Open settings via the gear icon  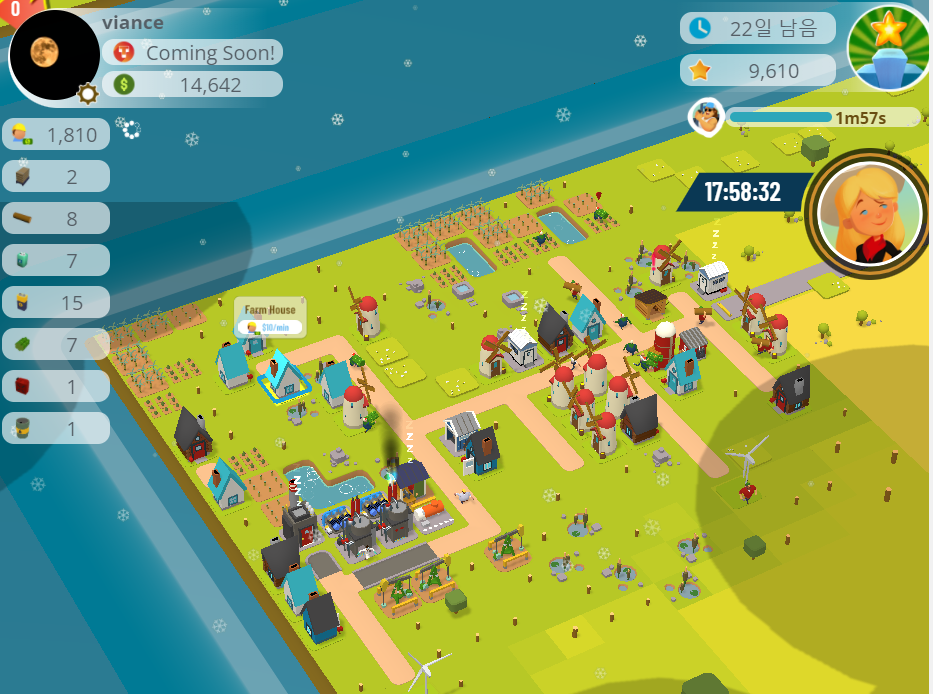pos(88,93)
